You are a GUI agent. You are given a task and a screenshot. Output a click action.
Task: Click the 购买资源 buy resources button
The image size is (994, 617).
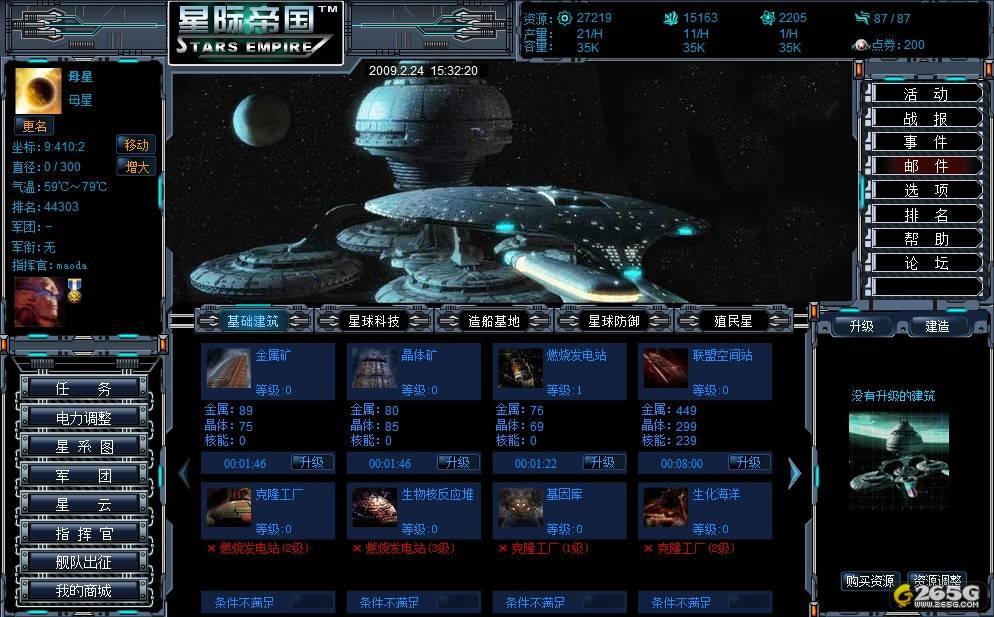tap(870, 581)
